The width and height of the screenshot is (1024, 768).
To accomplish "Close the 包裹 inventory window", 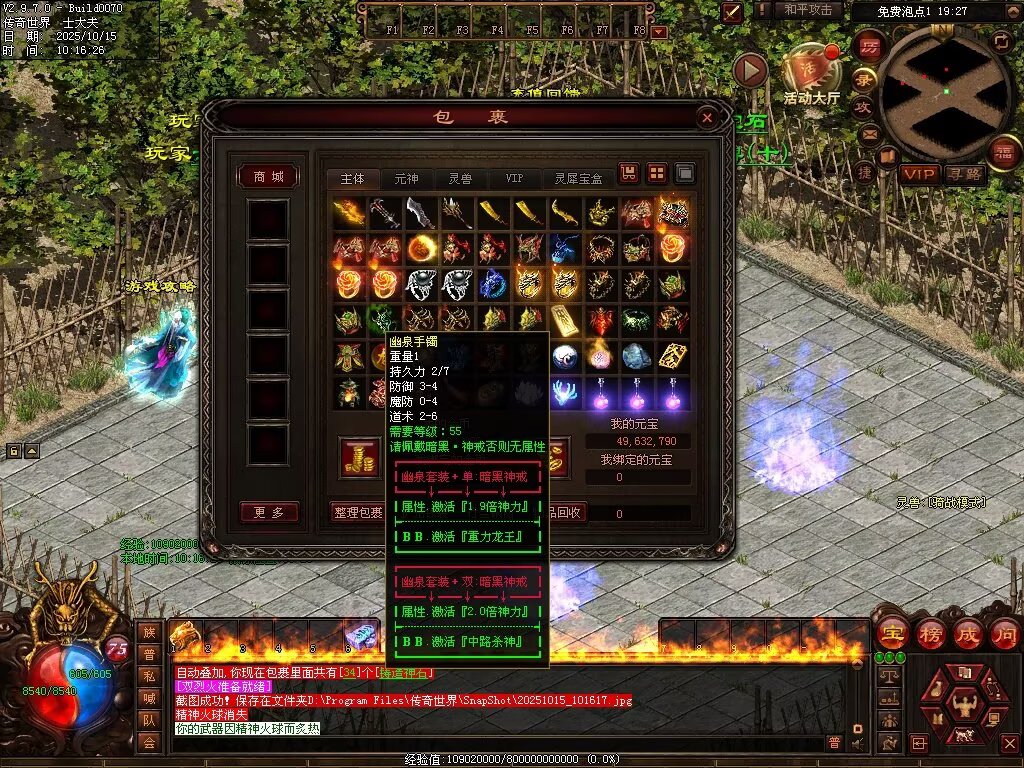I will point(707,118).
